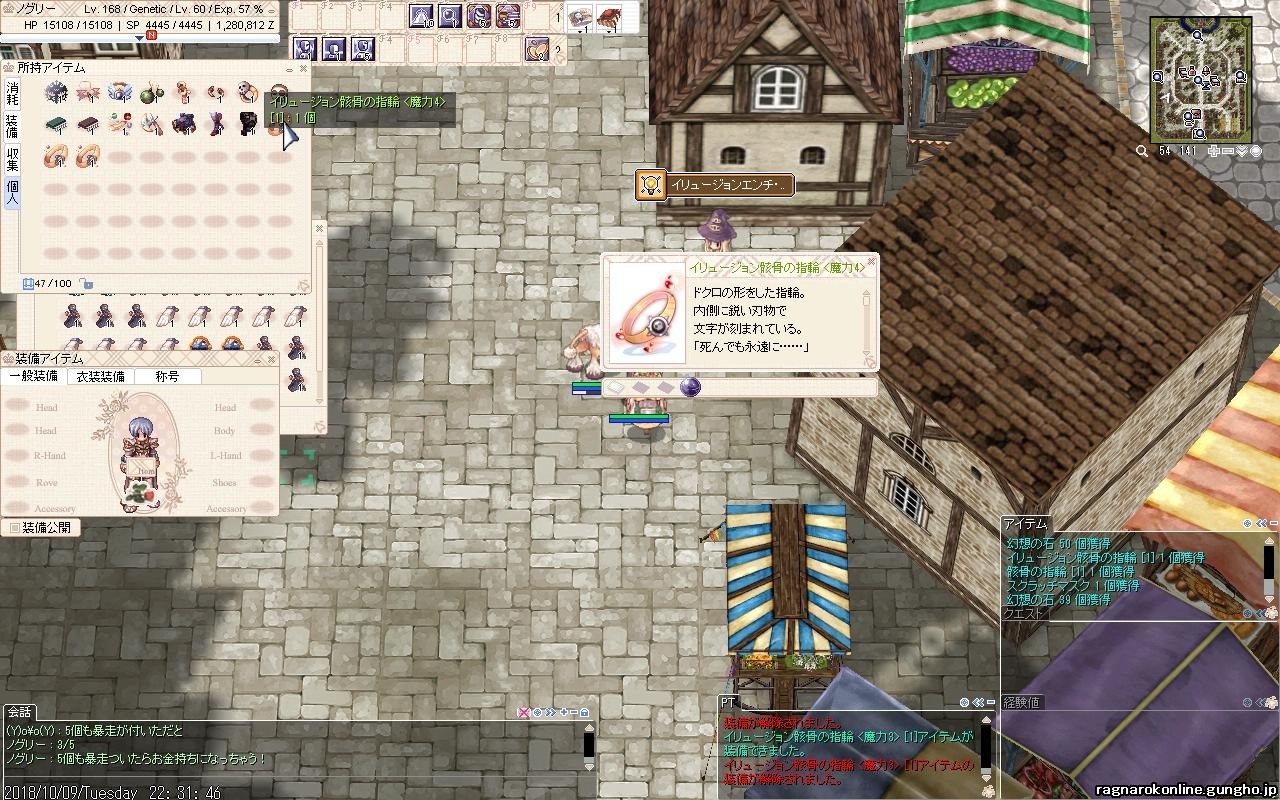Screen dimensions: 1280x800
Task: Switch to the 称号 title tab
Action: pos(167,376)
